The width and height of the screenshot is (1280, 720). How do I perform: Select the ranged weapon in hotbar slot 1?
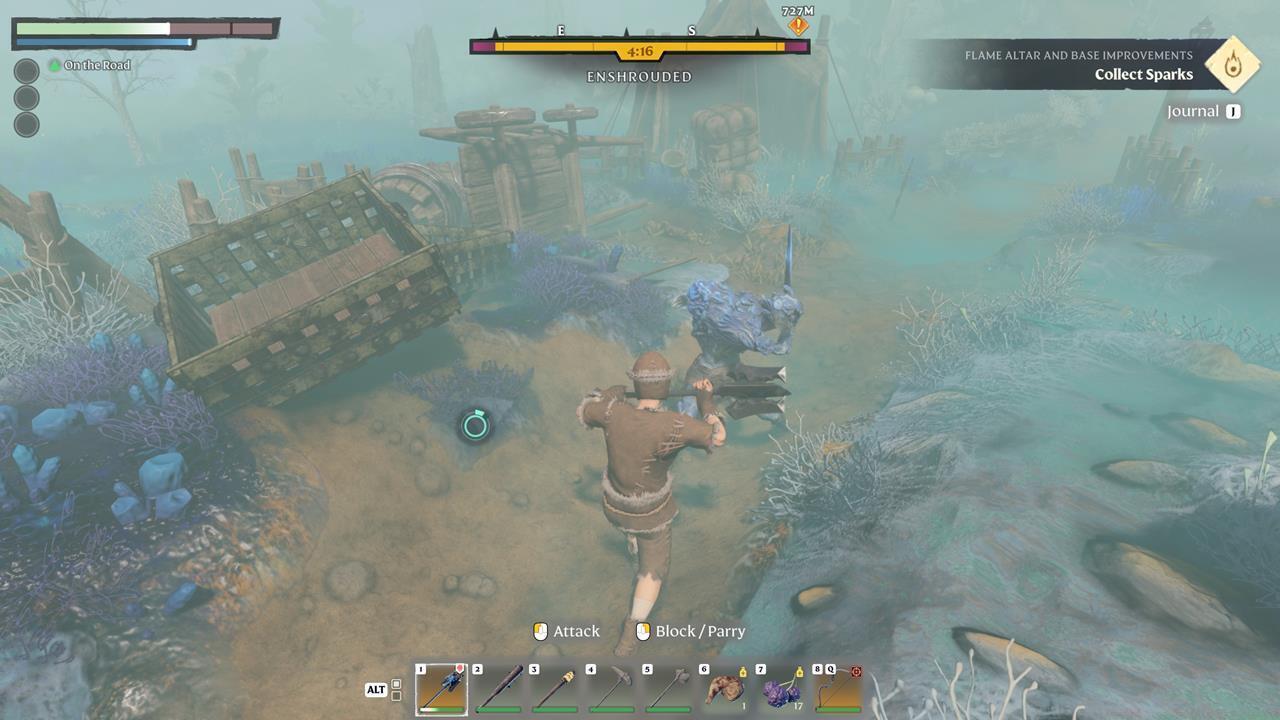[x=440, y=690]
